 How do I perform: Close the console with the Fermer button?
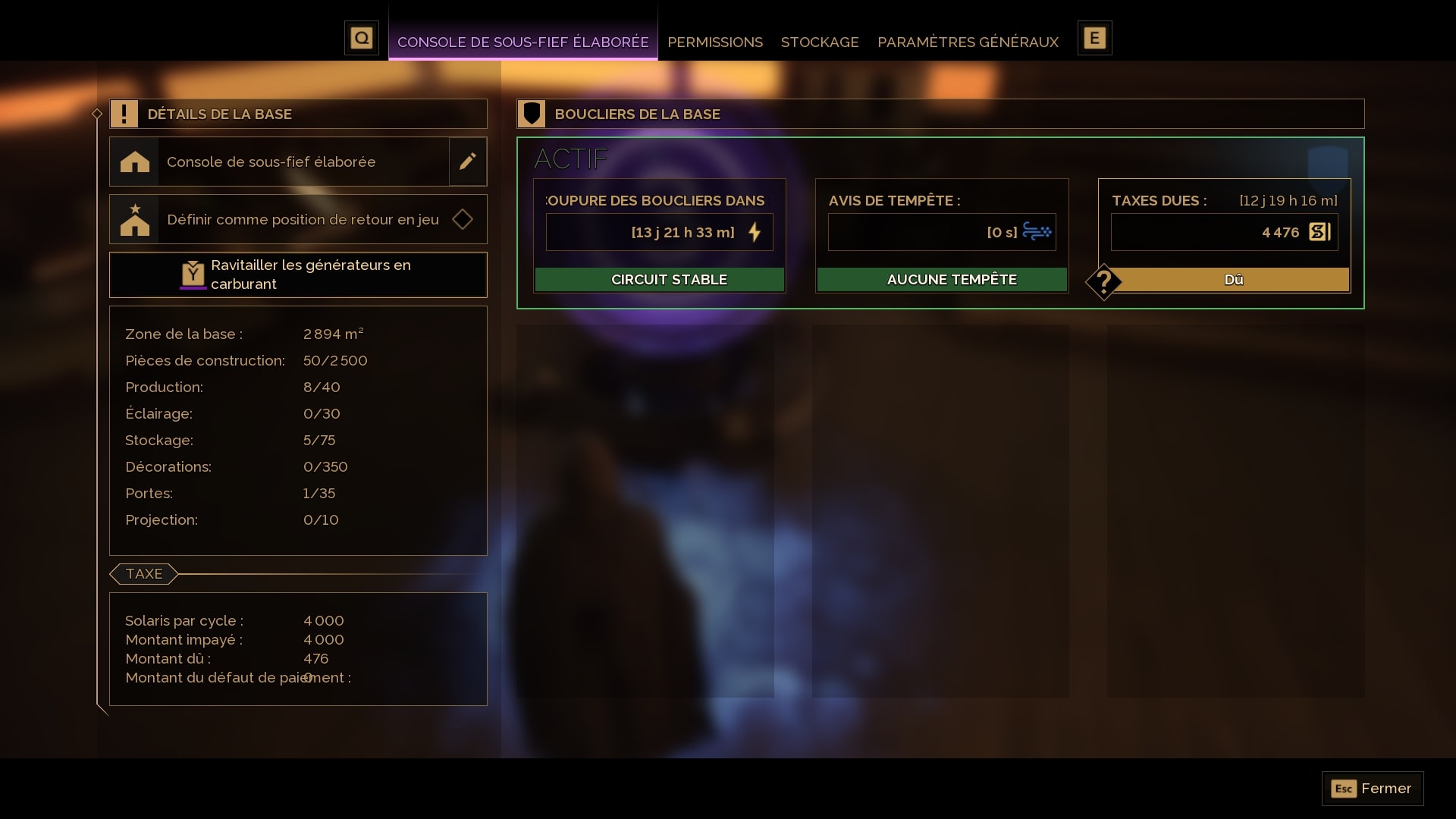pos(1373,789)
